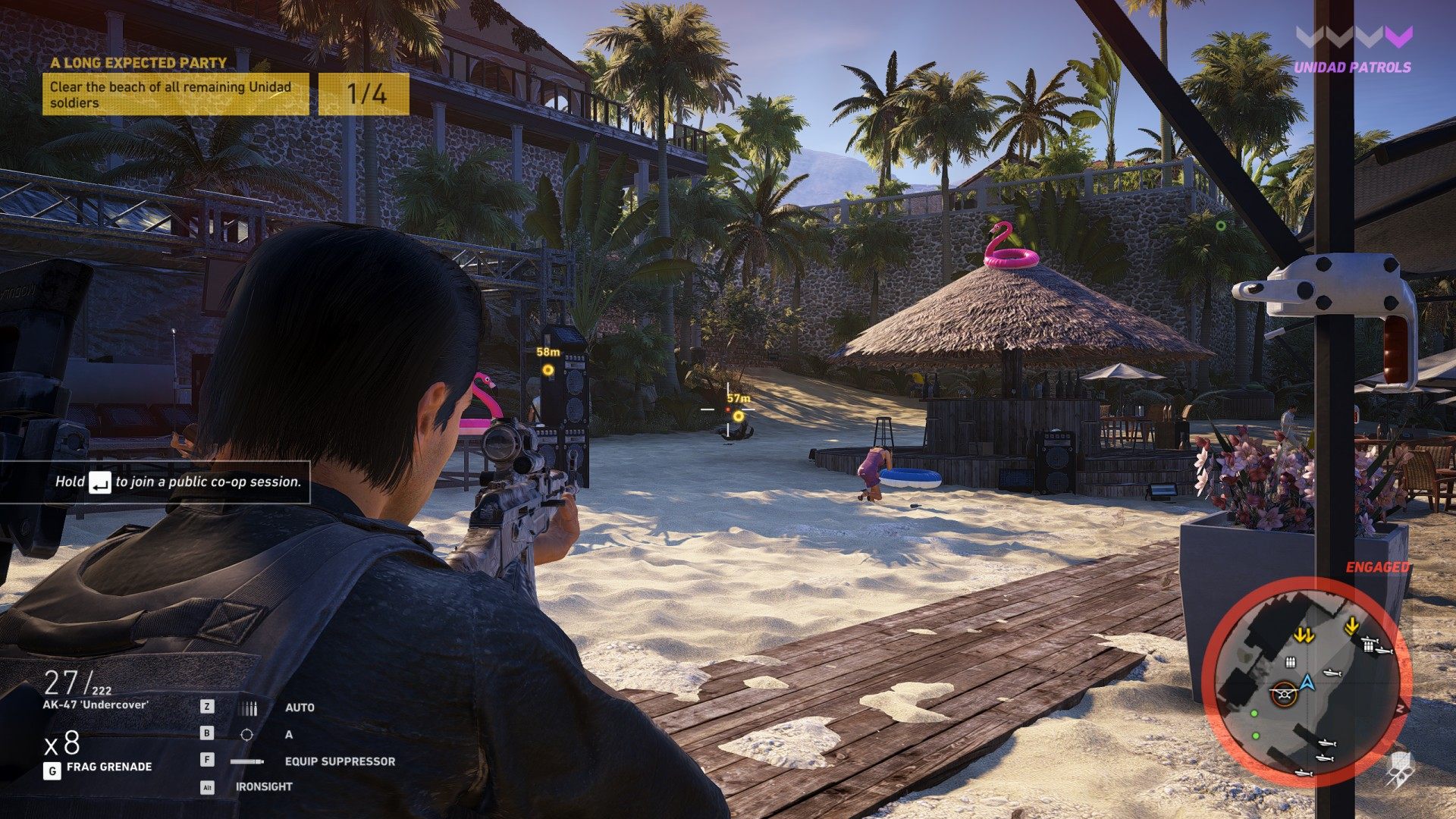
Task: Click the skull icon beside the minimap
Action: tap(1397, 767)
